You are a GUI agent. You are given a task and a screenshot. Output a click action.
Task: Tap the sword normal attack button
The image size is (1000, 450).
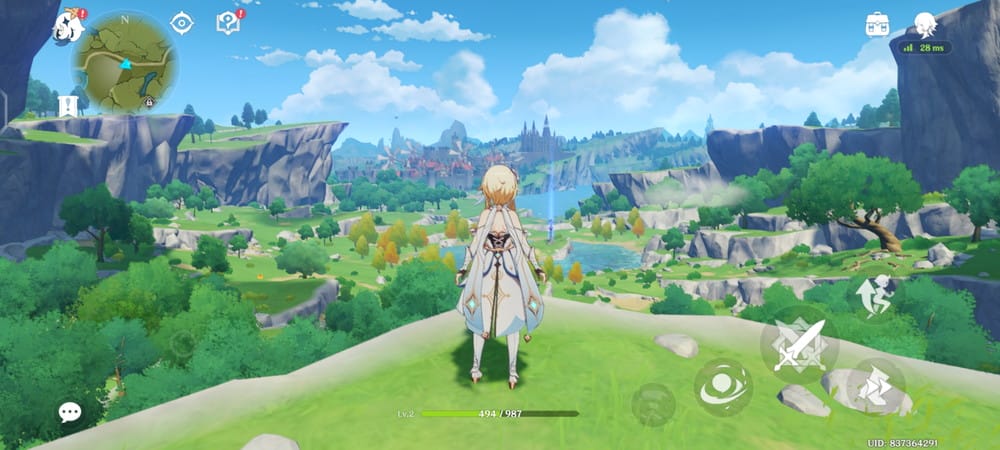(x=799, y=344)
